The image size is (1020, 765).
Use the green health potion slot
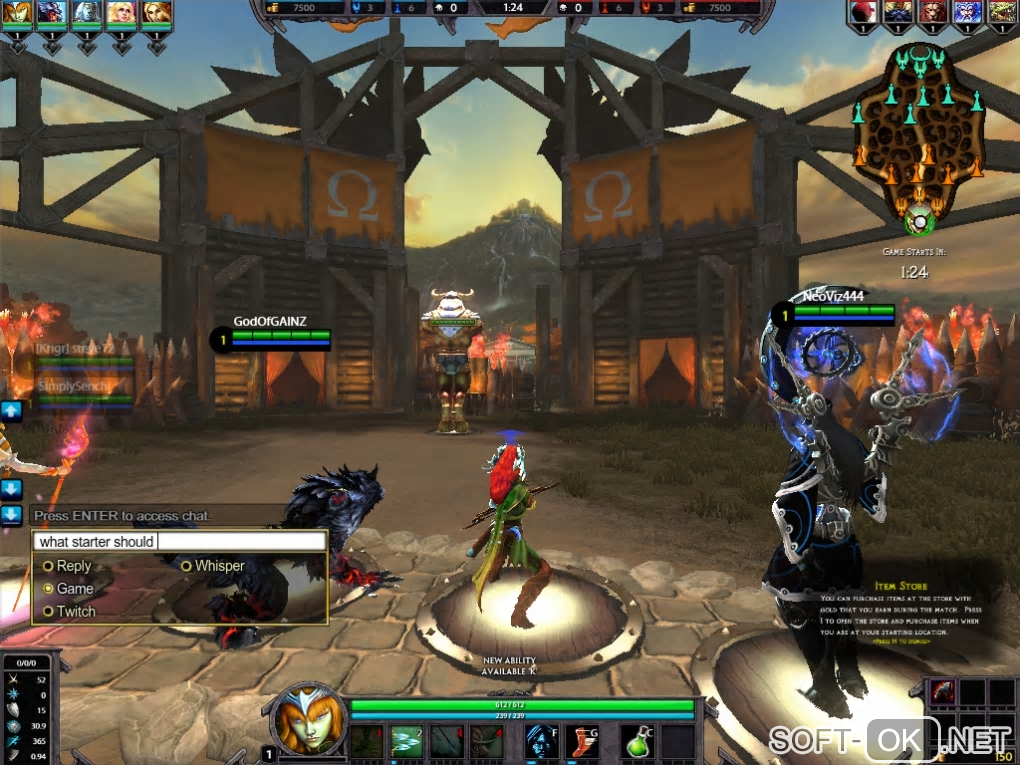pos(639,742)
